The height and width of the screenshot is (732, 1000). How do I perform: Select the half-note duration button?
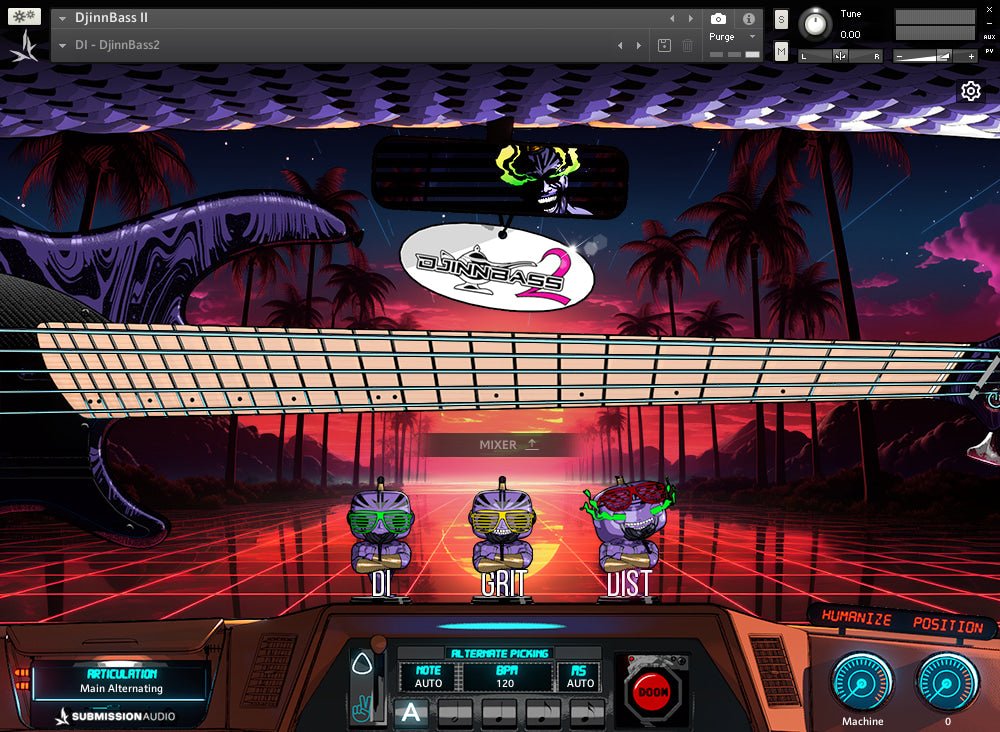[456, 713]
